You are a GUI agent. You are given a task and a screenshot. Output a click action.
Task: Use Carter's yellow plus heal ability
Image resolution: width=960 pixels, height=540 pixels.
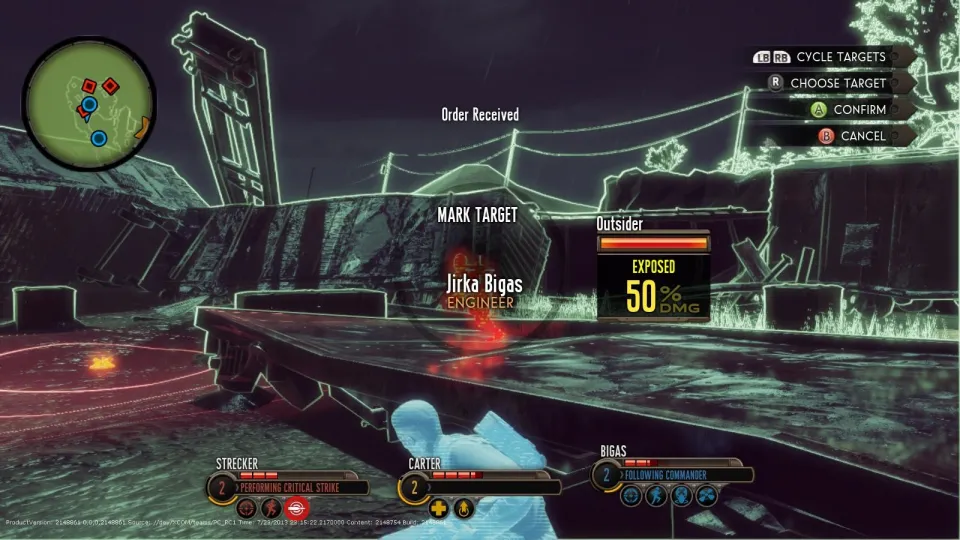pyautogui.click(x=439, y=509)
